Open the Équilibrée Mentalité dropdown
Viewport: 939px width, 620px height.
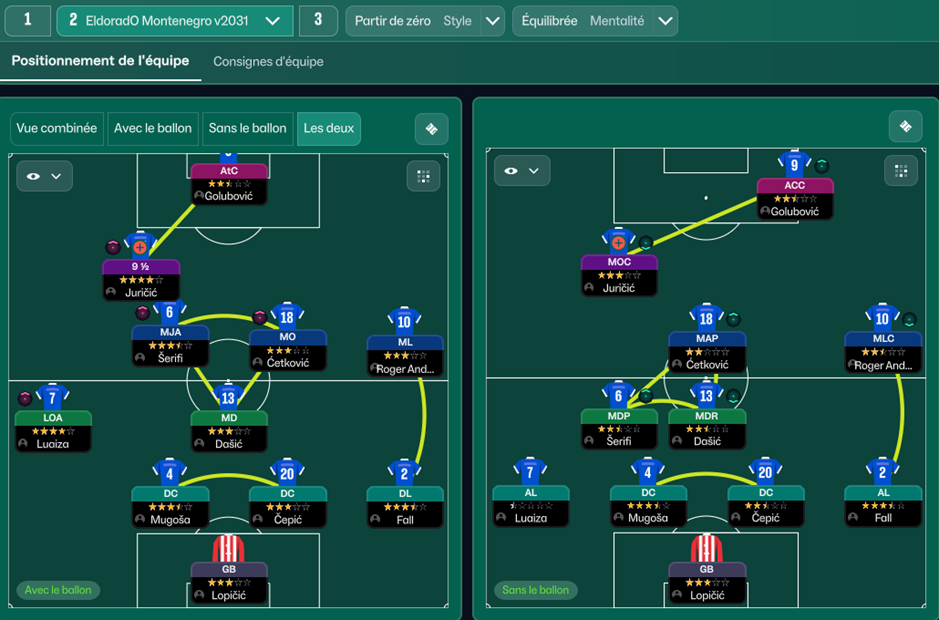[595, 21]
